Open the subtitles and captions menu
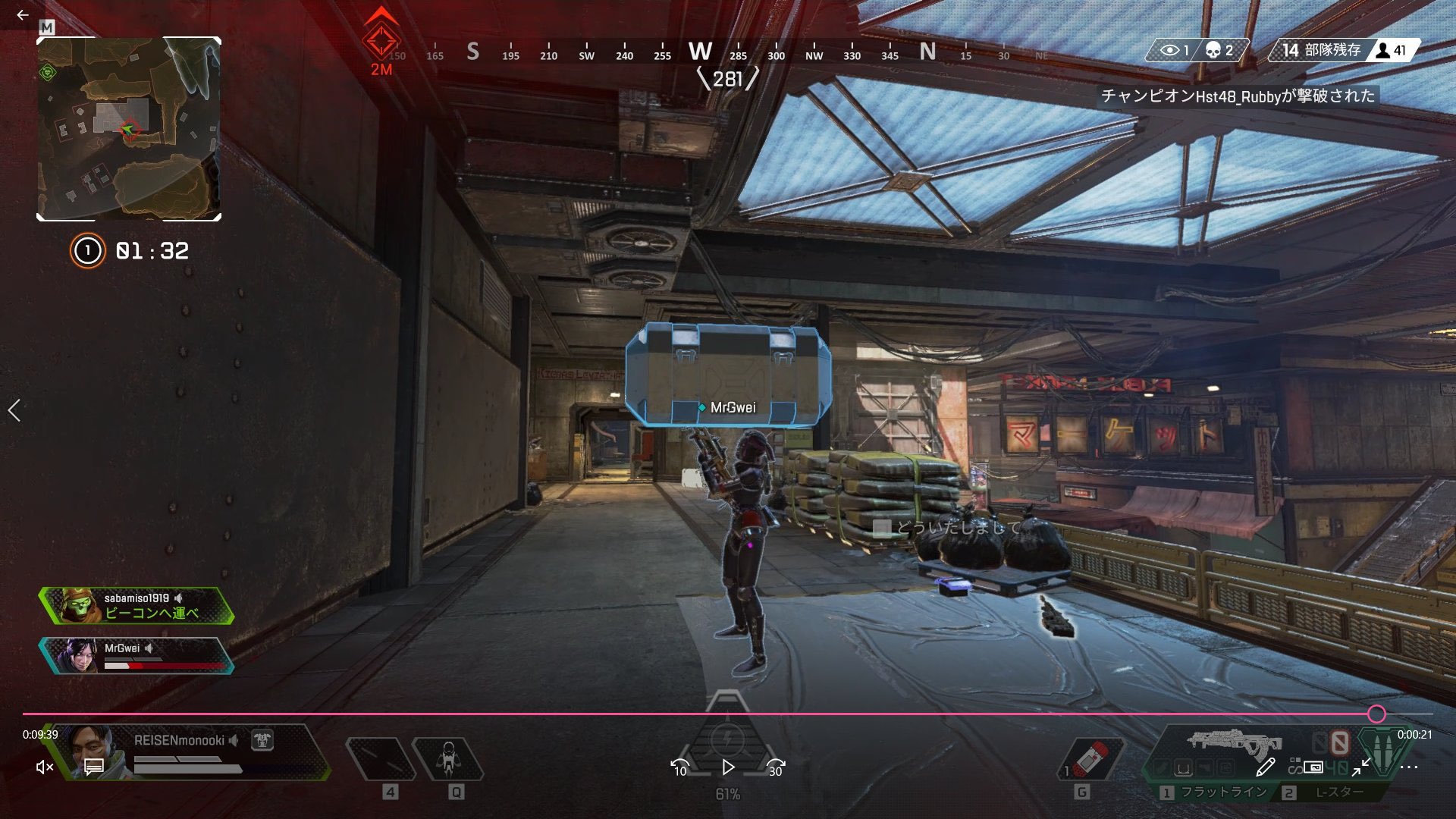 pos(94,767)
